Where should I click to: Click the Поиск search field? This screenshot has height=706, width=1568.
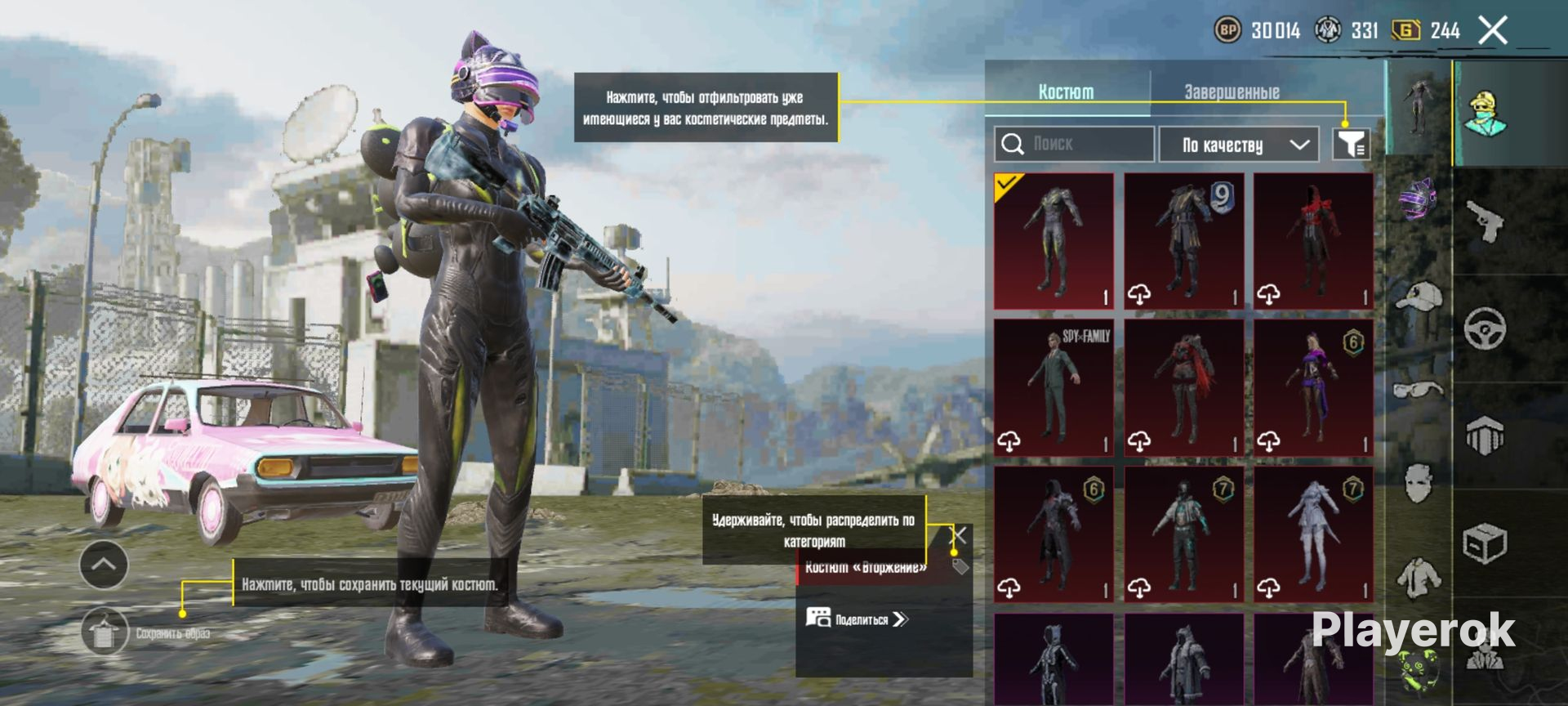pos(1074,145)
